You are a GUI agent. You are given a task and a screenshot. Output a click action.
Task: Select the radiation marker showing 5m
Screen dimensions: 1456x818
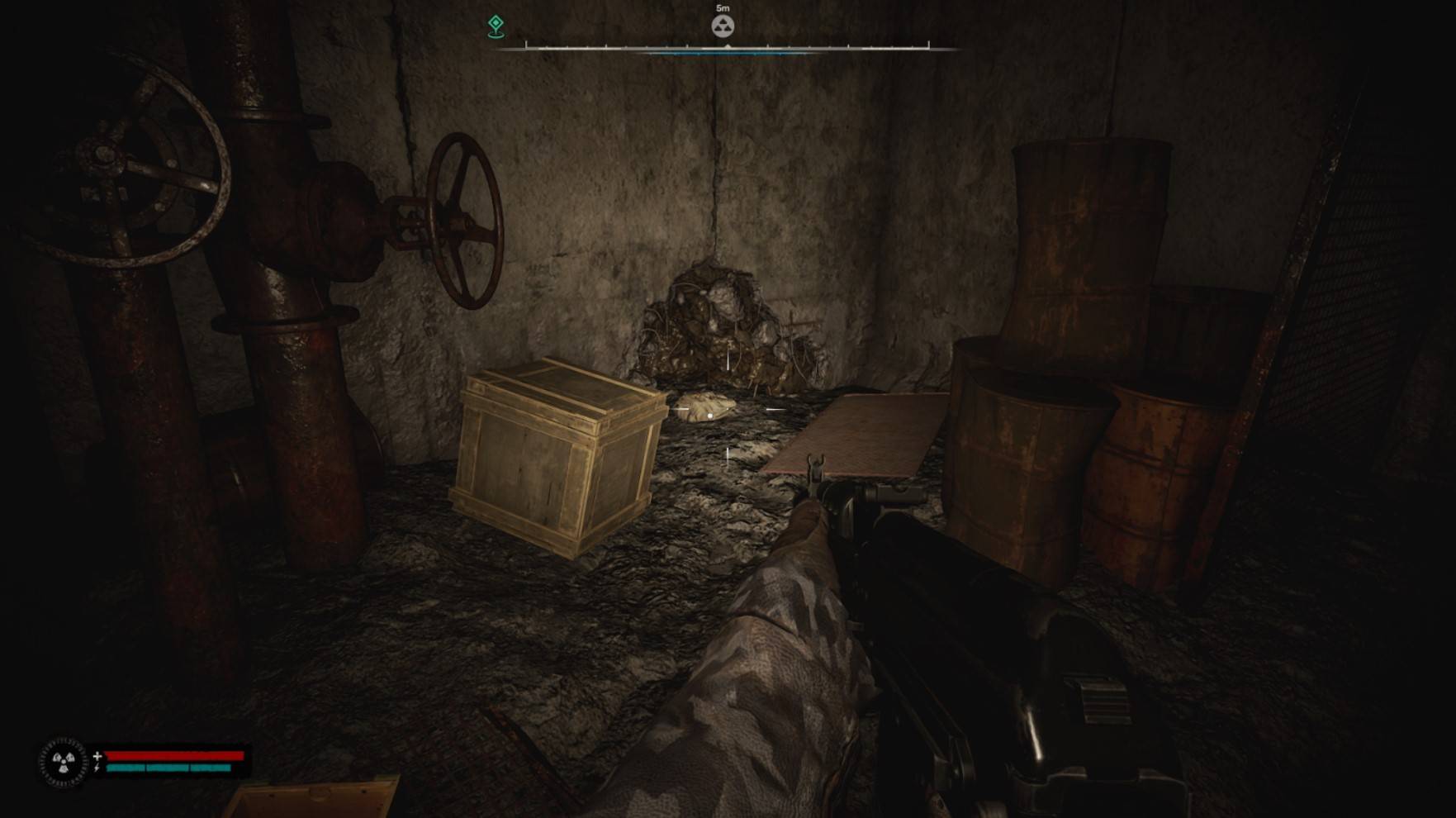723,26
